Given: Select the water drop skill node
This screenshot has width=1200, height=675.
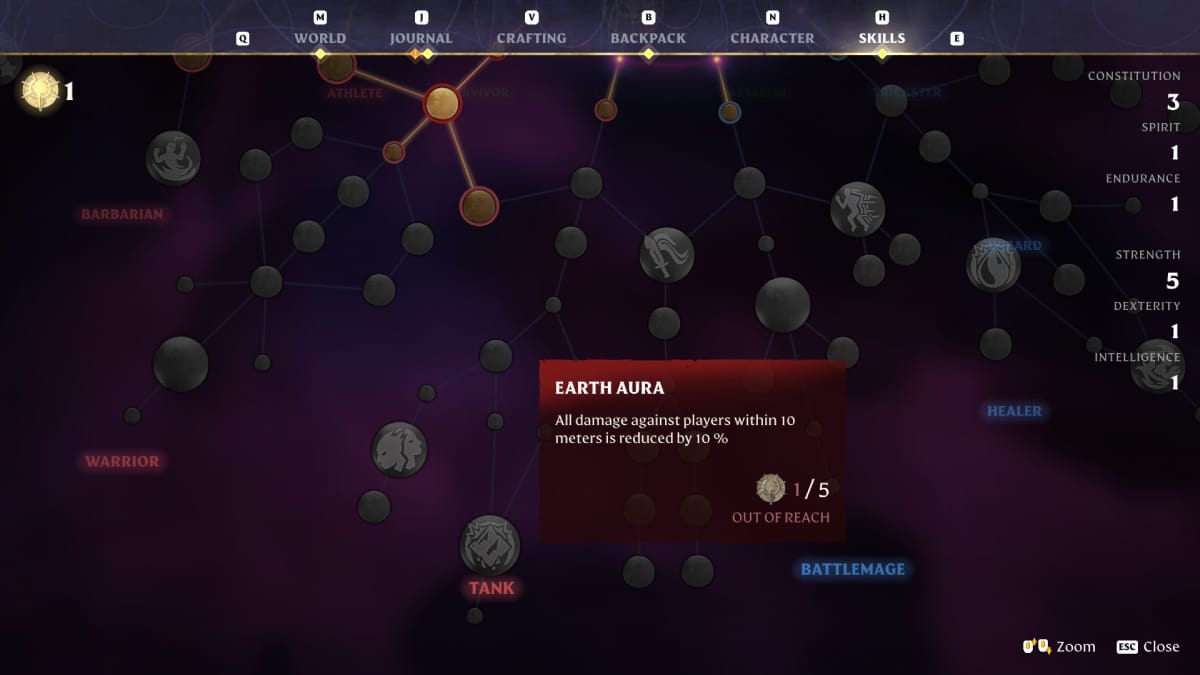Looking at the screenshot, I should point(993,266).
